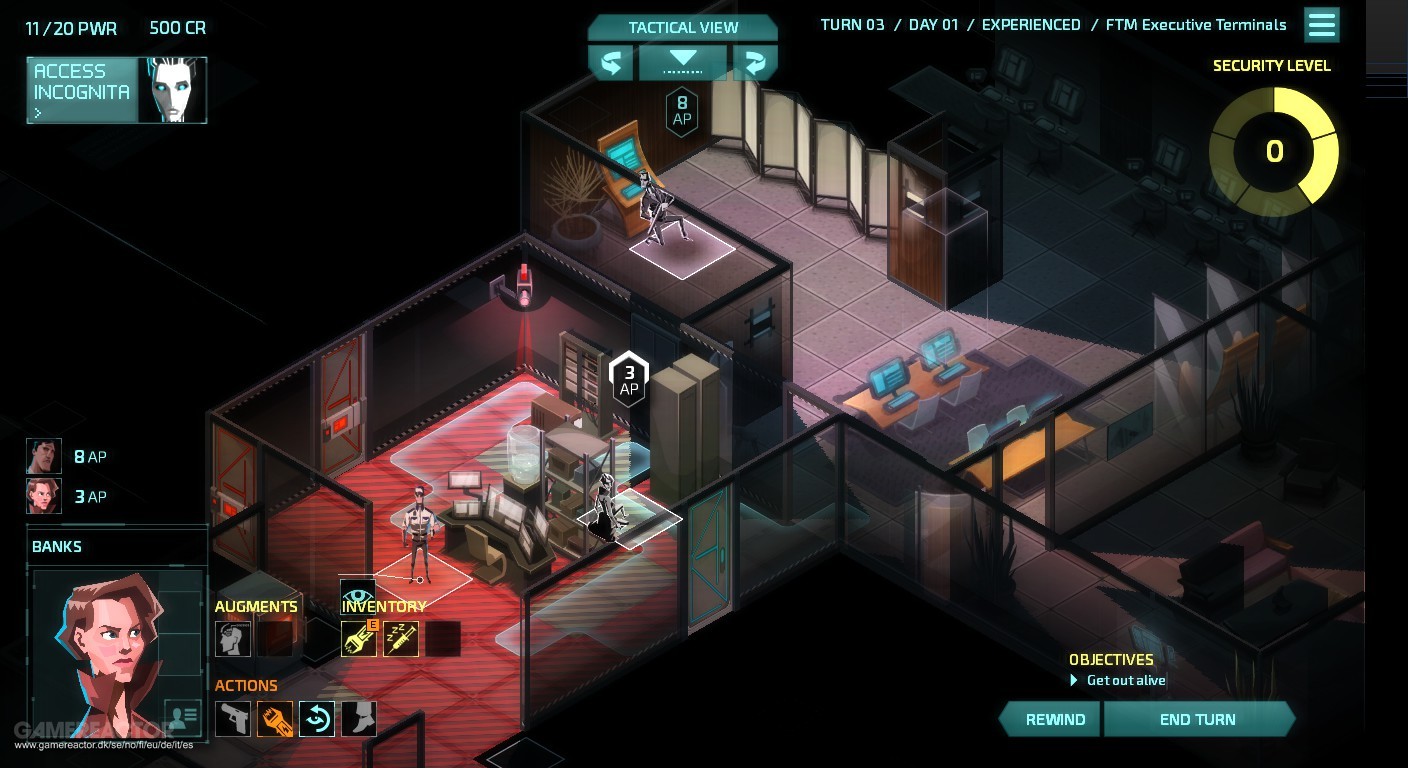
Task: Click the downward triangle wall-lowering button
Action: (x=683, y=61)
